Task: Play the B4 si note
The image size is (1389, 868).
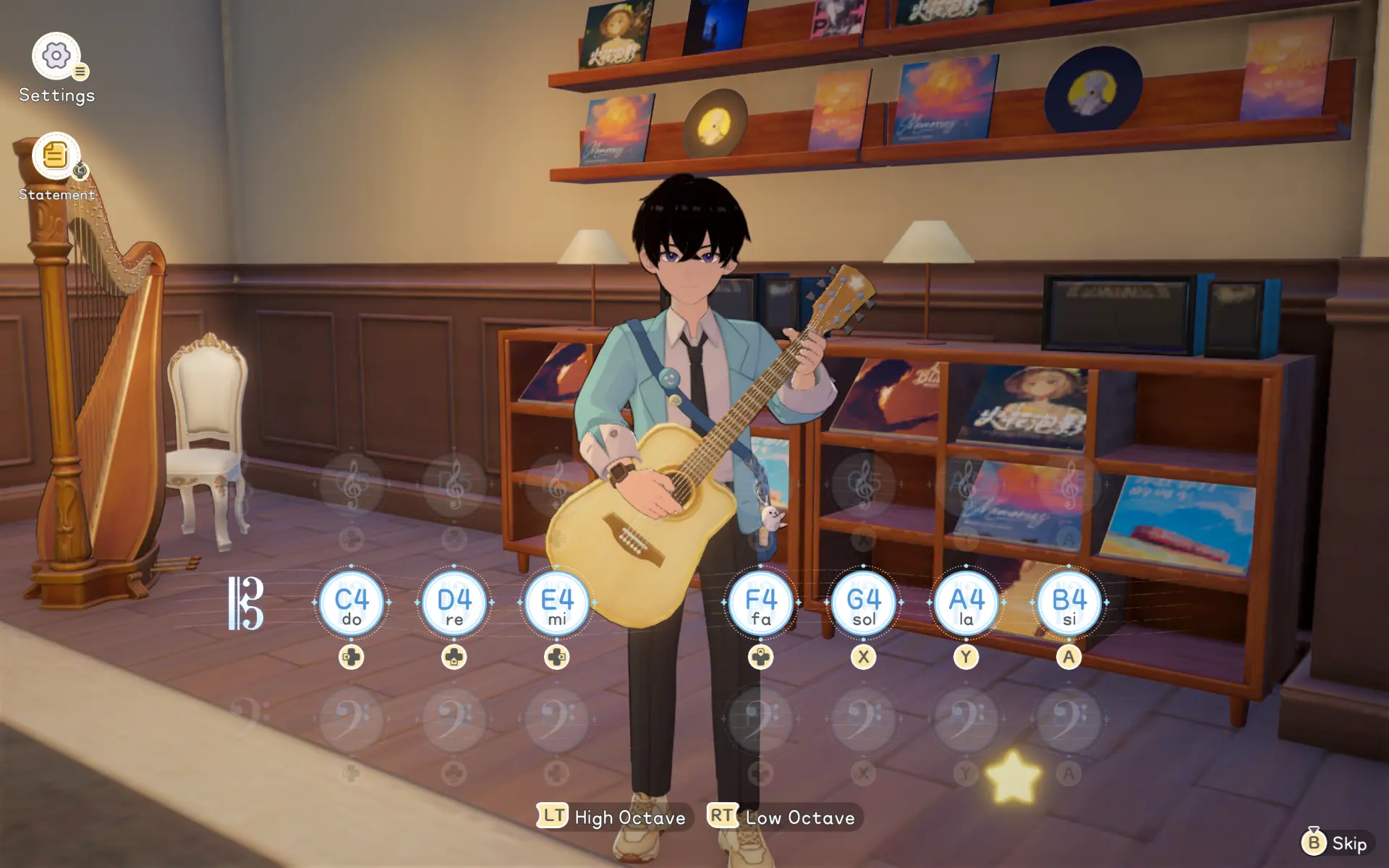Action: [1069, 603]
